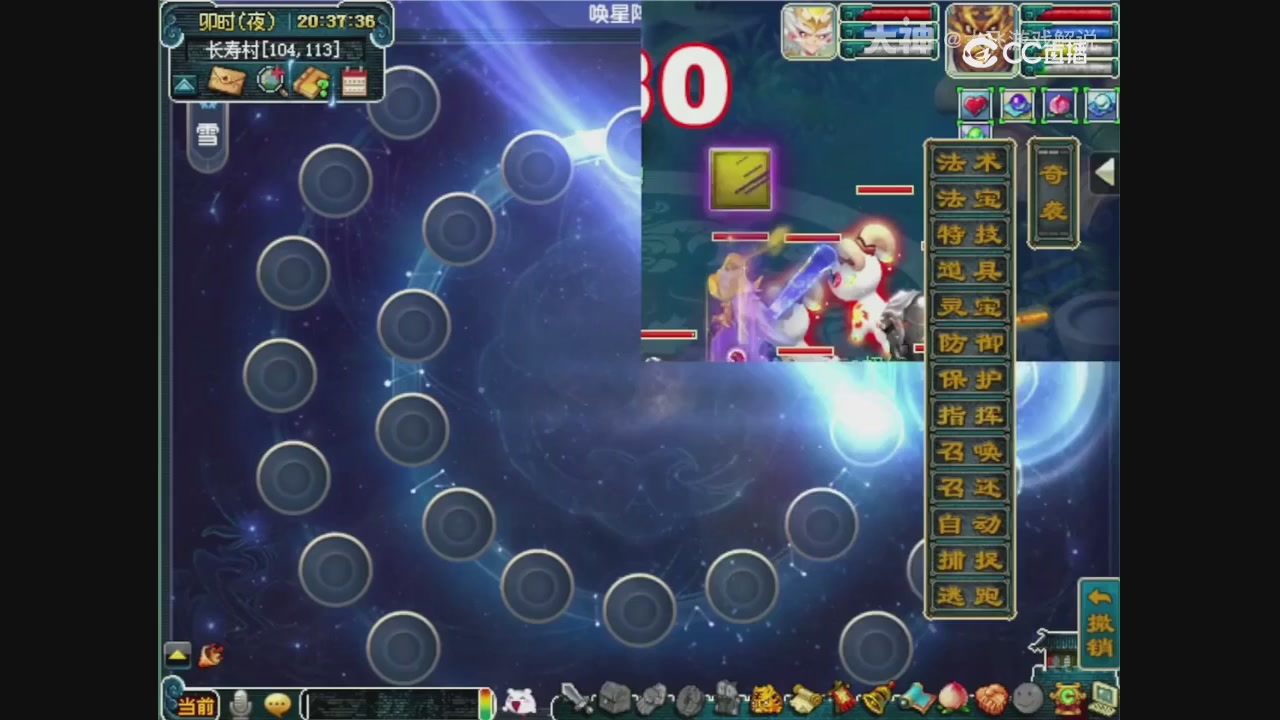Open the calendar activity icon in the top-left panel
This screenshot has width=1280, height=720.
355,82
